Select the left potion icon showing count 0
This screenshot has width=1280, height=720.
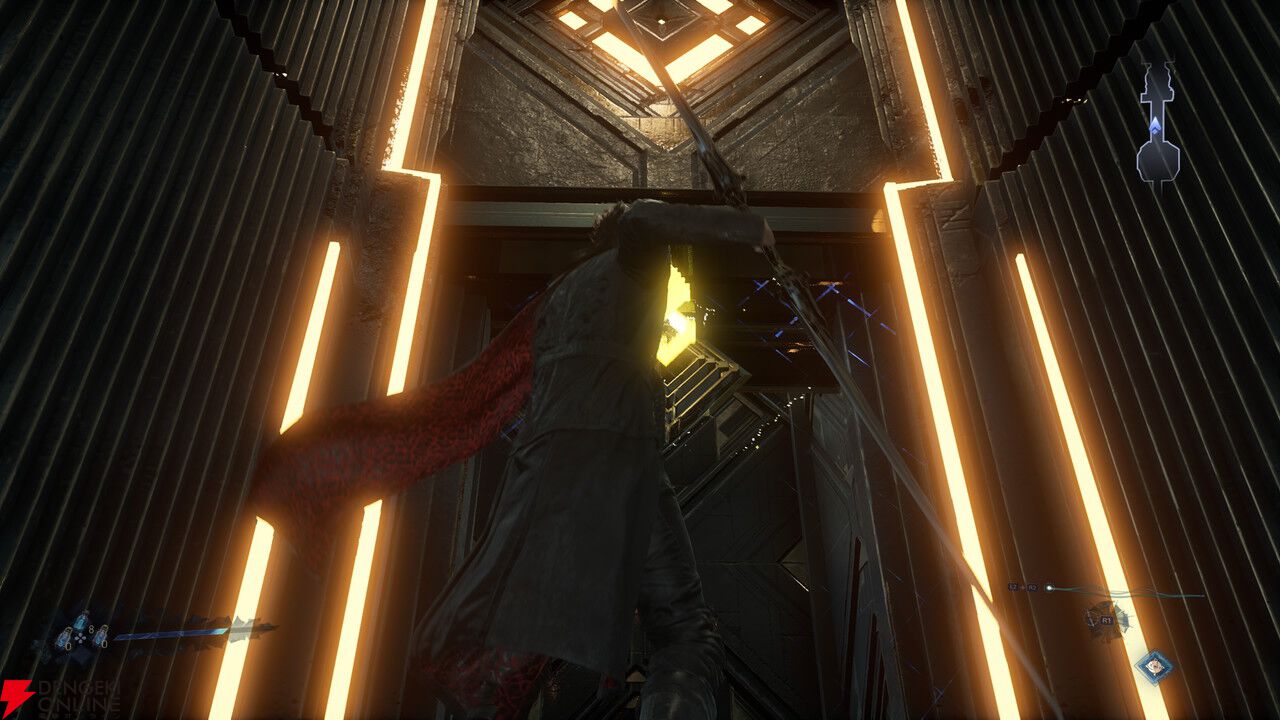pos(64,638)
